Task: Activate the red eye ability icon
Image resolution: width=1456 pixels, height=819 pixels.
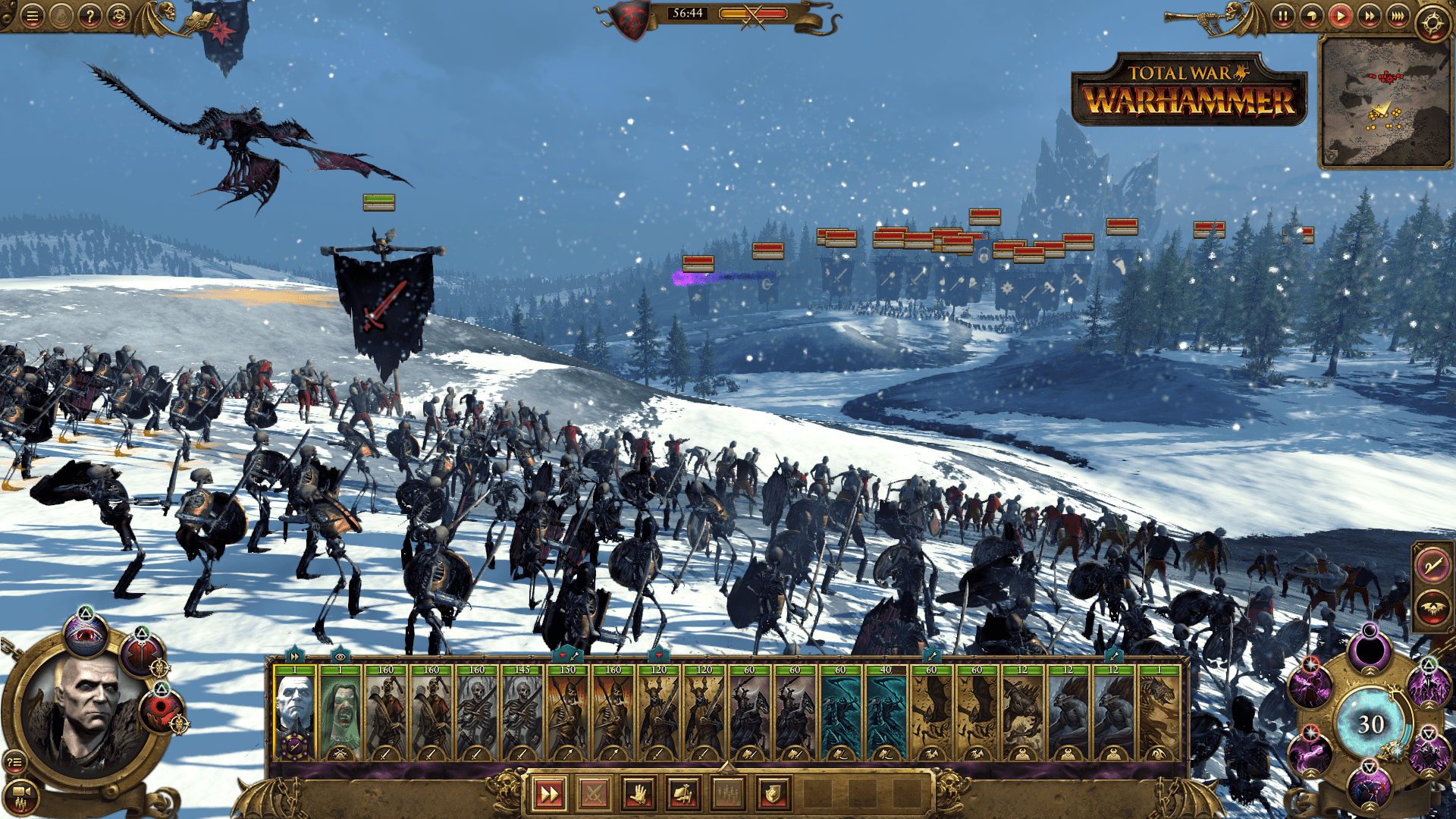Action: pos(85,634)
